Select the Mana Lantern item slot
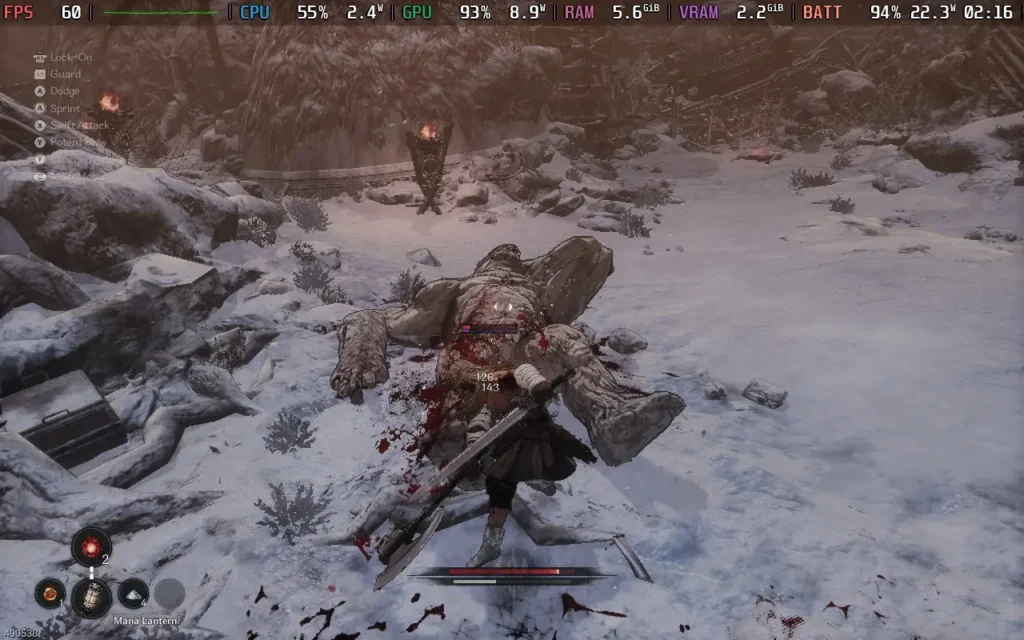 point(91,596)
